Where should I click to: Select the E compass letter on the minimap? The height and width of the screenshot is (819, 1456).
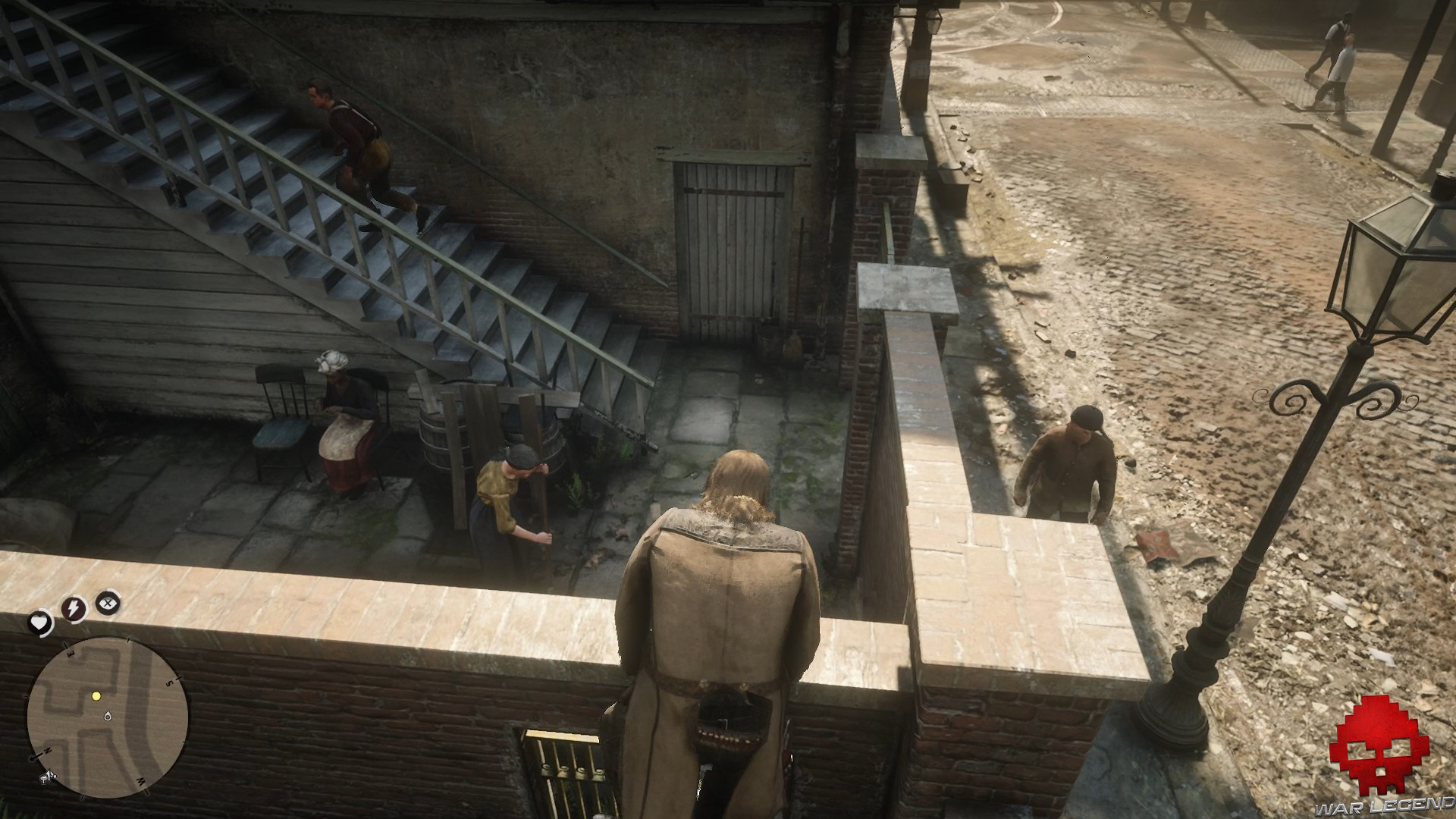pos(69,654)
